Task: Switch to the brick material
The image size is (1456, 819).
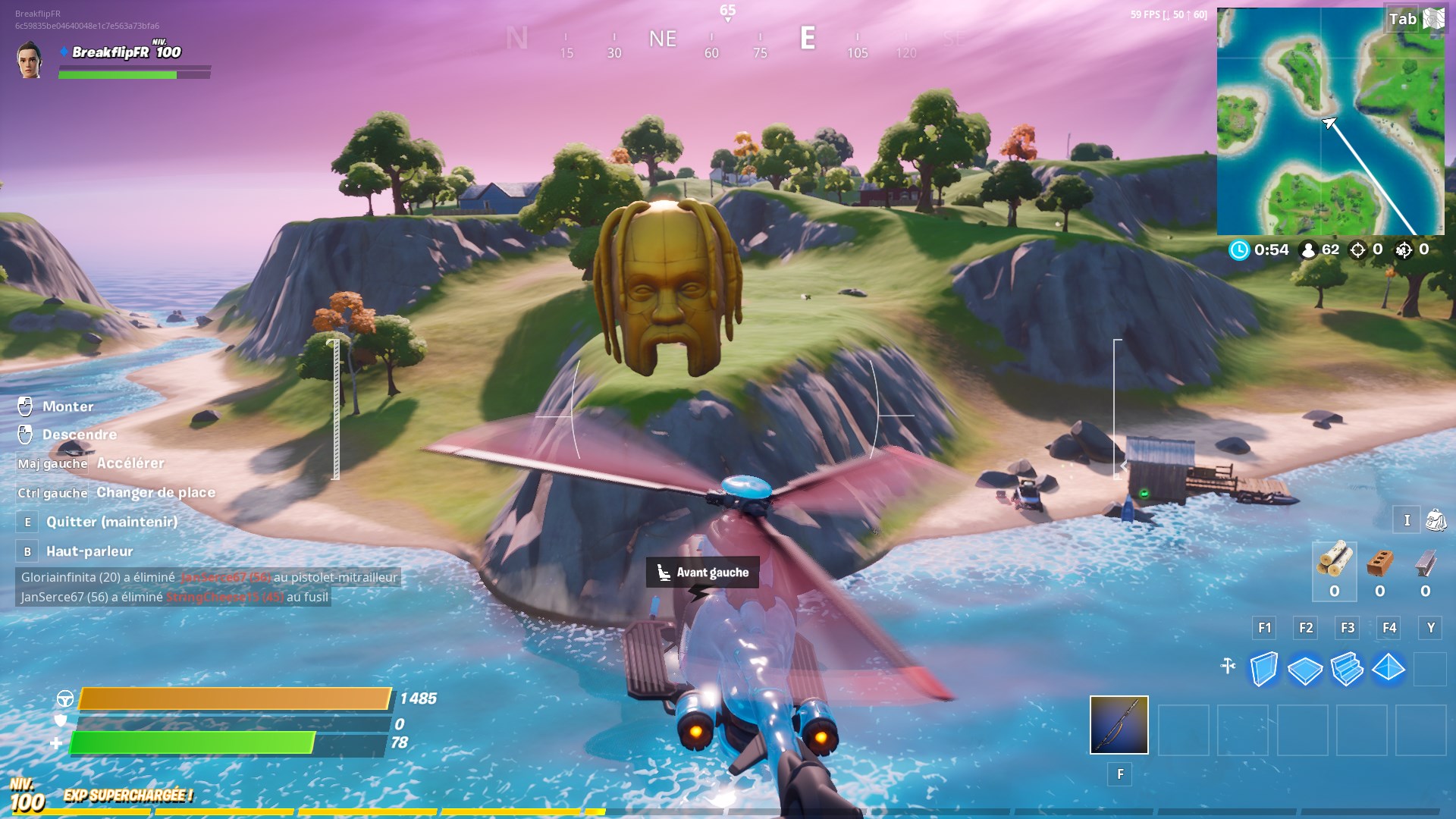Action: 1380,563
